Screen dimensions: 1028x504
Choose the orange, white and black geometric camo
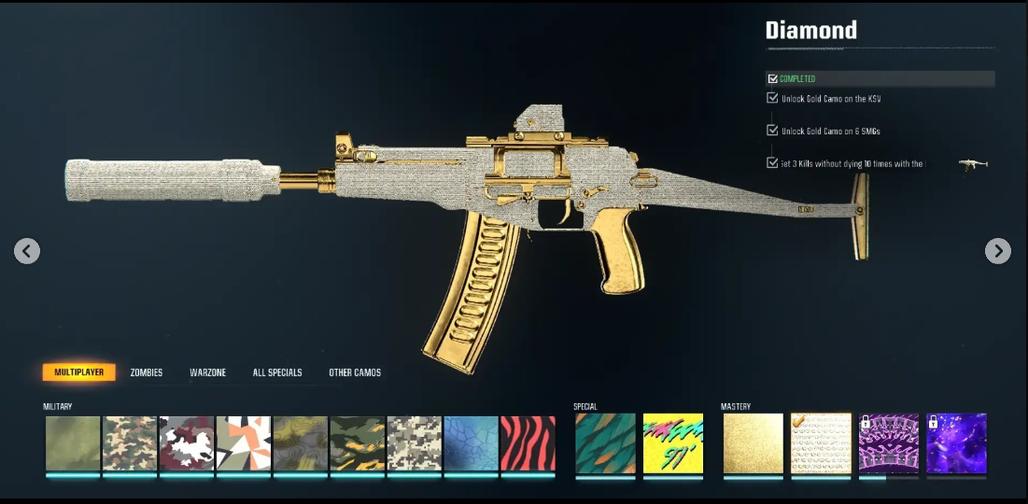244,443
